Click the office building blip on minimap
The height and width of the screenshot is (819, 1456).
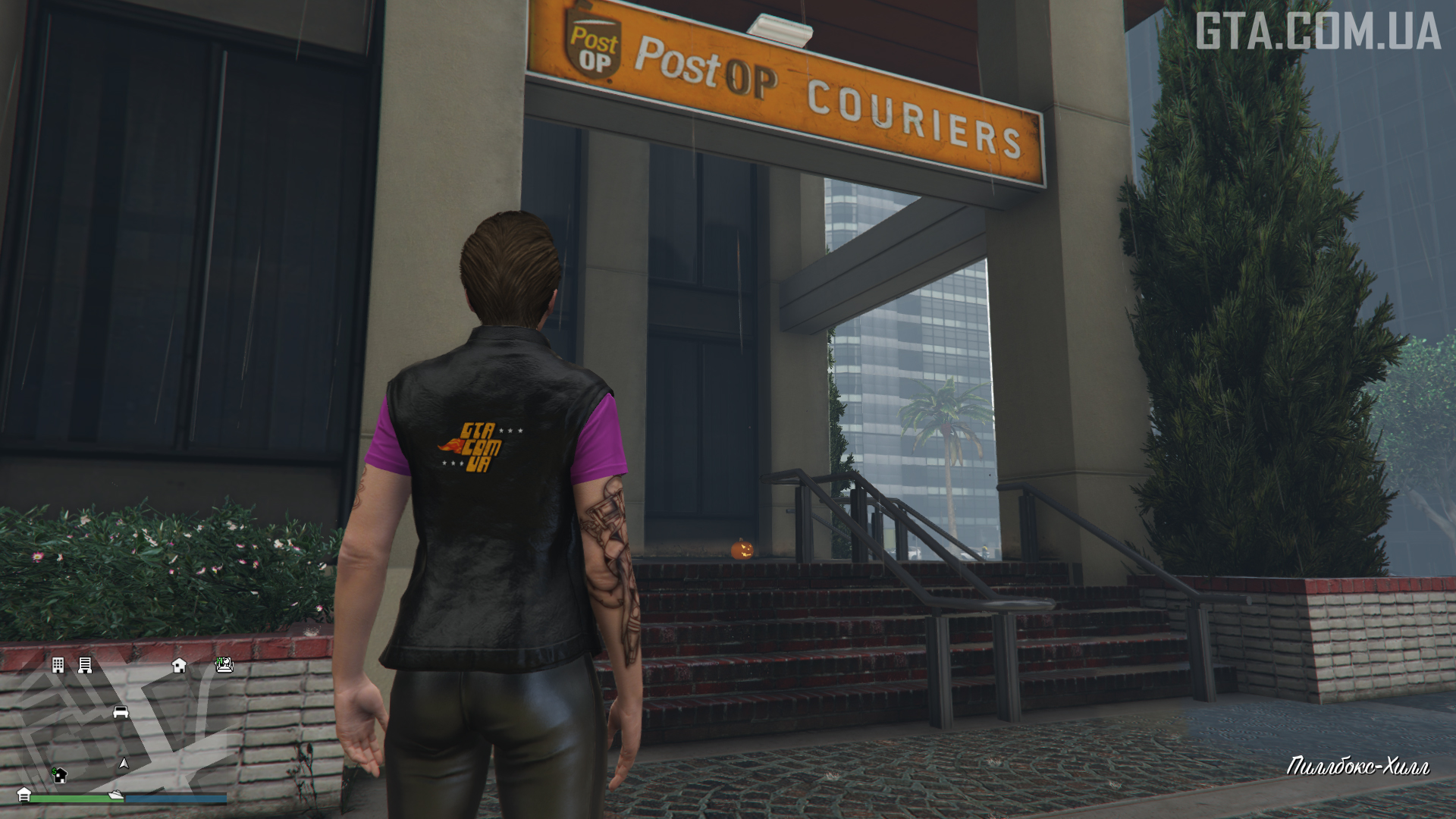(58, 665)
